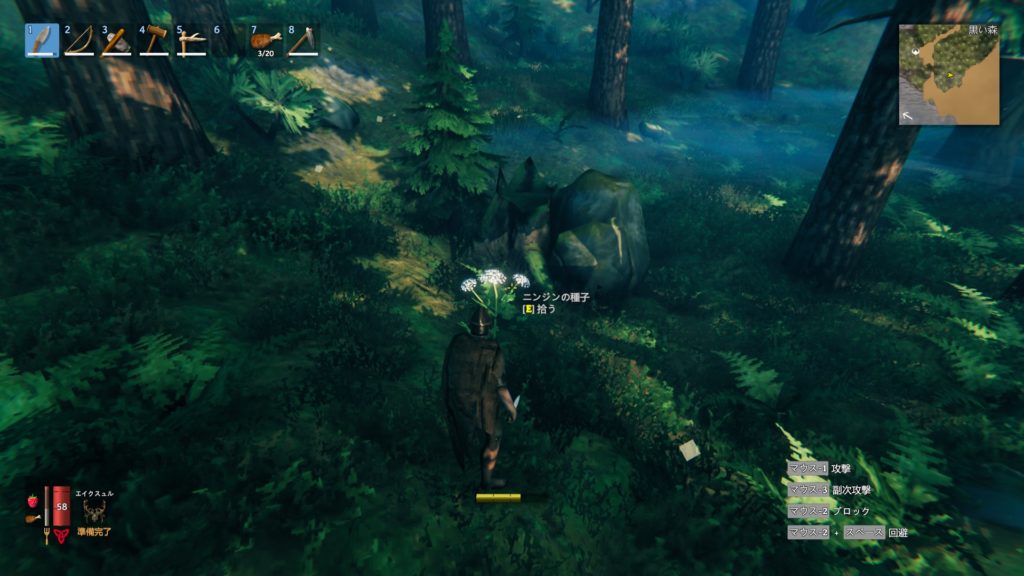1024x576 pixels.
Task: Eat the cooked meat from slot 7
Action: pyautogui.click(x=265, y=40)
